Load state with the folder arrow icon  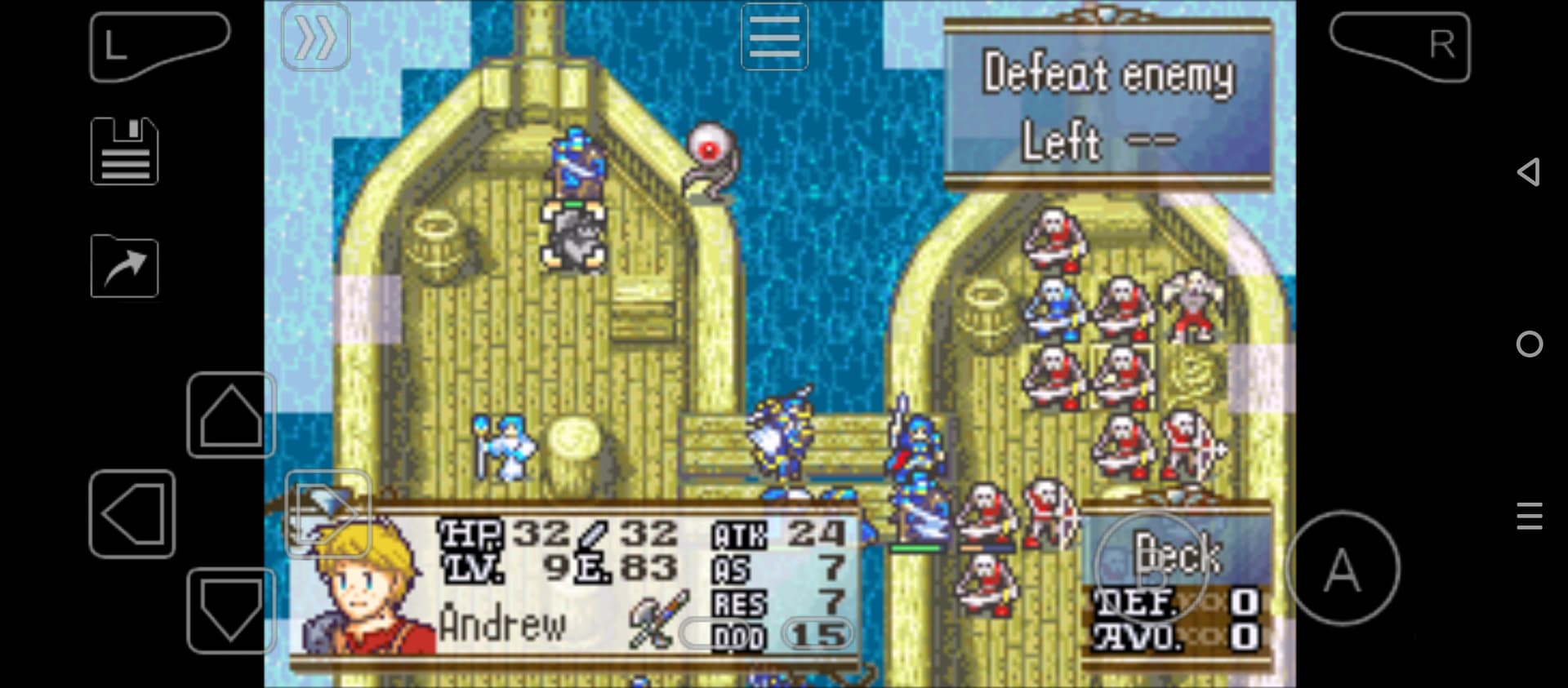click(x=124, y=266)
